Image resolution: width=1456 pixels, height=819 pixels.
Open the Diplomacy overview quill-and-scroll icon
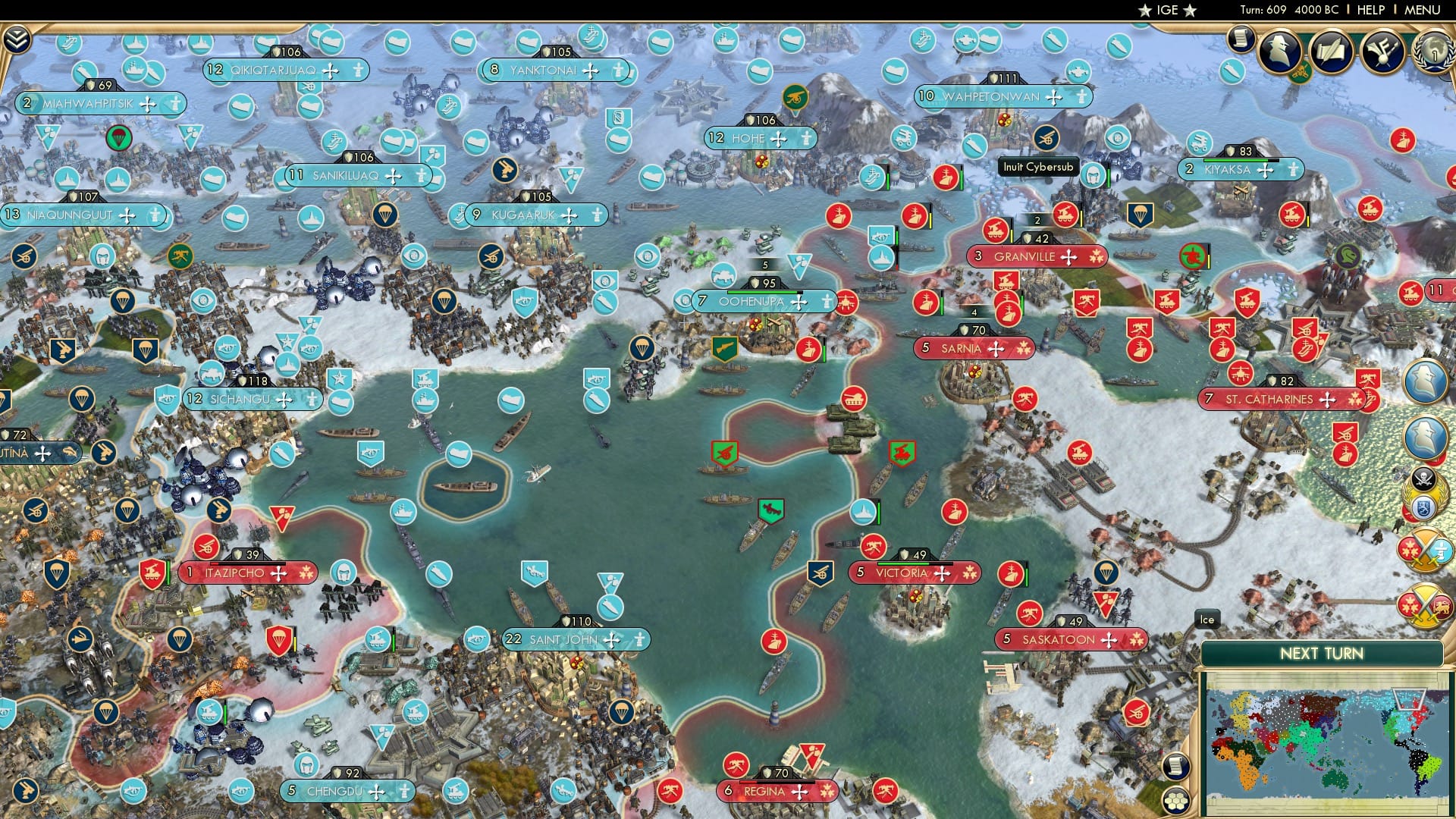coord(1332,53)
